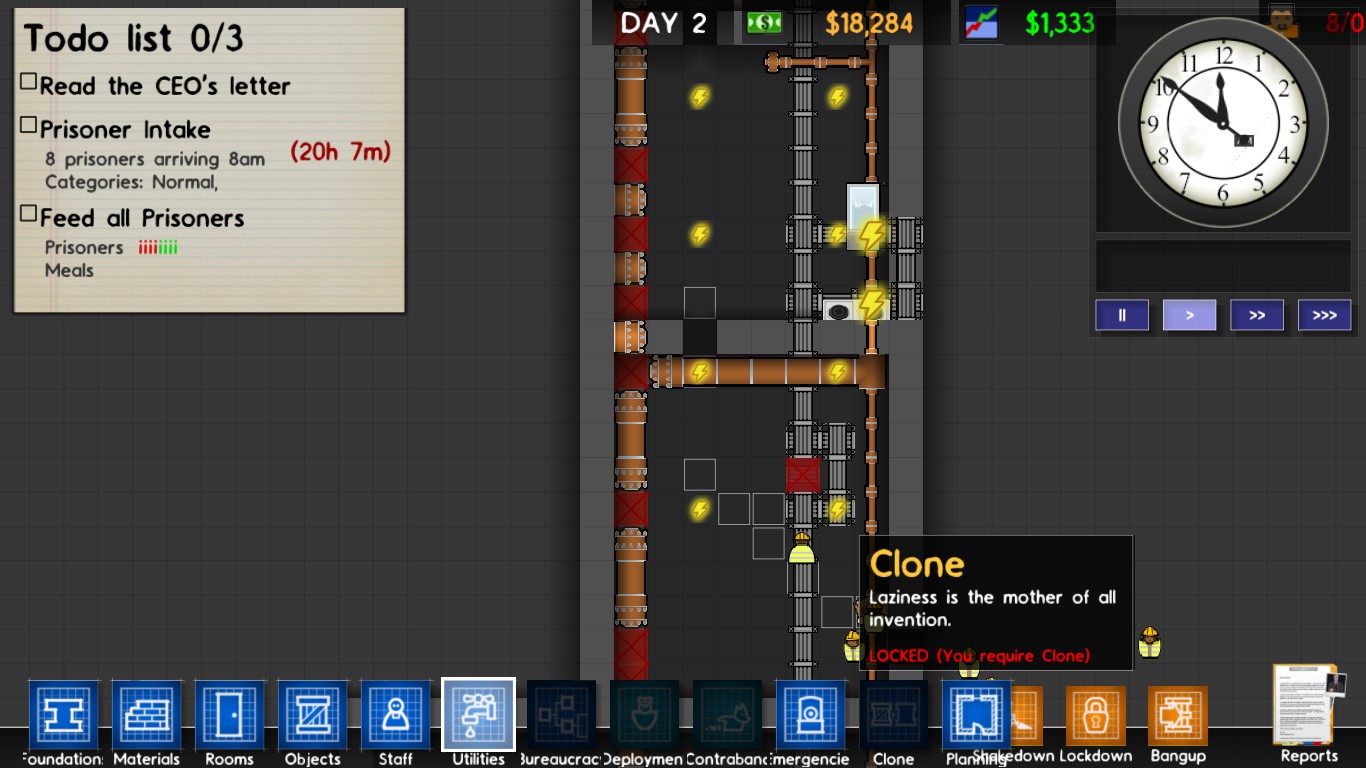The width and height of the screenshot is (1366, 768).
Task: Tick the Prisoner Intake todo item
Action: pos(29,124)
